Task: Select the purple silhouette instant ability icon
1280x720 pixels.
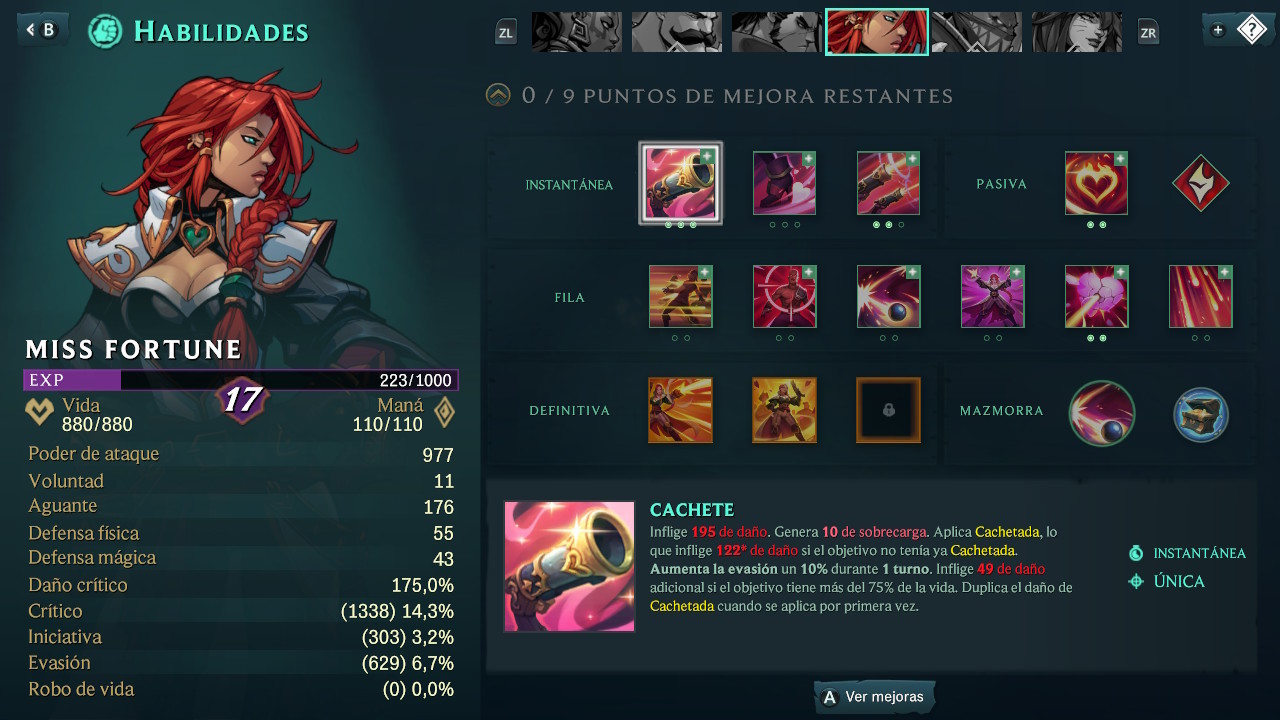Action: [785, 184]
